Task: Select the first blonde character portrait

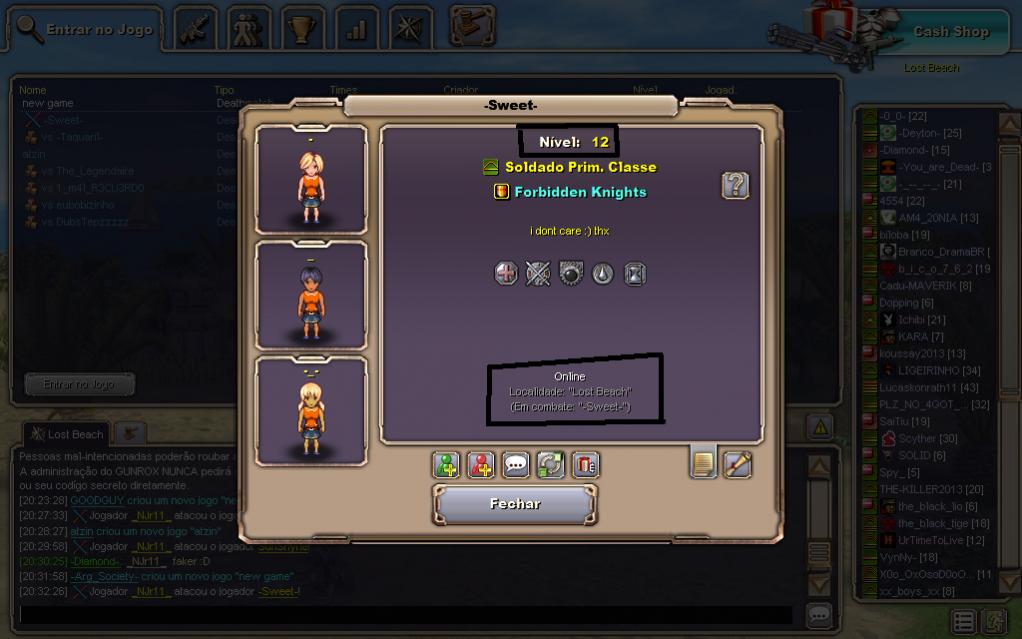Action: pos(311,181)
